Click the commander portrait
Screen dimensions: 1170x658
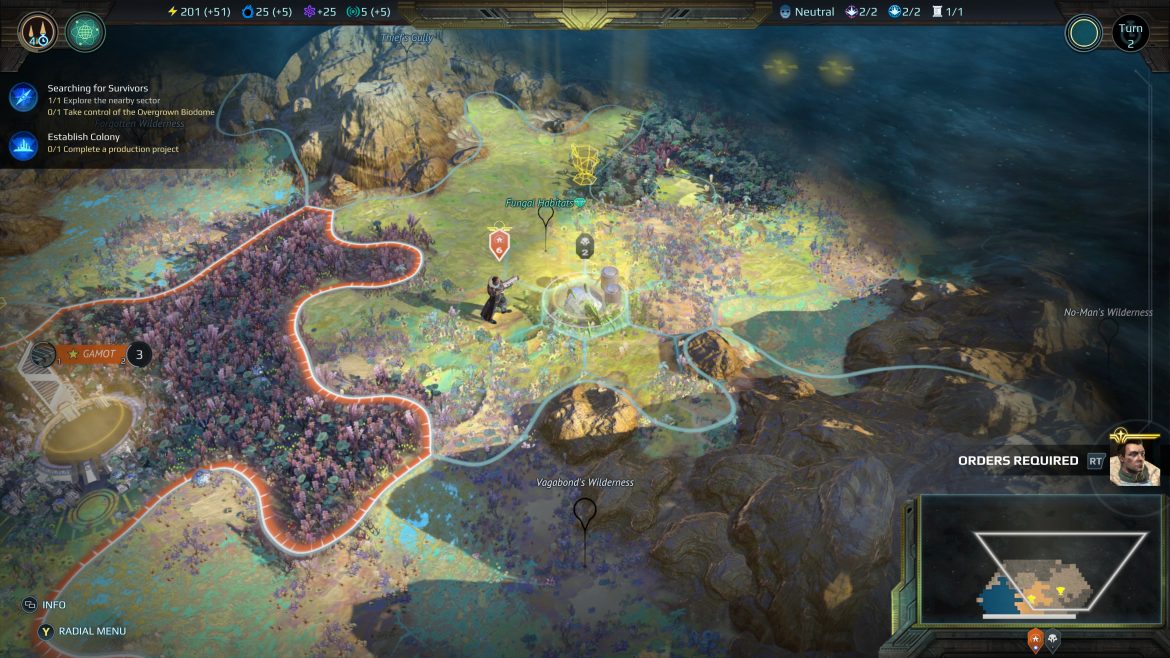pos(1135,460)
